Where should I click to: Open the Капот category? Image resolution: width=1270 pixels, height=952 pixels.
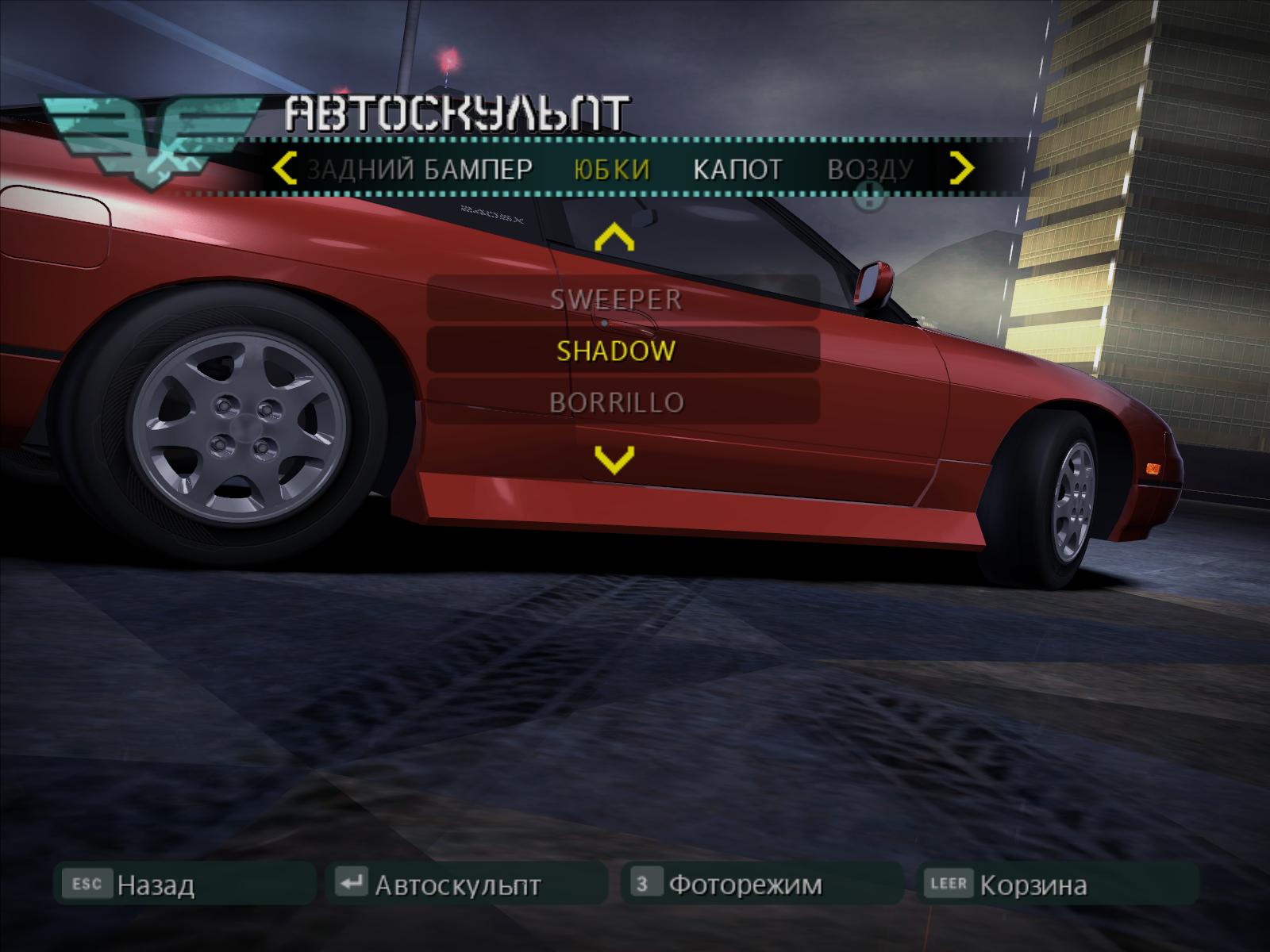(737, 169)
